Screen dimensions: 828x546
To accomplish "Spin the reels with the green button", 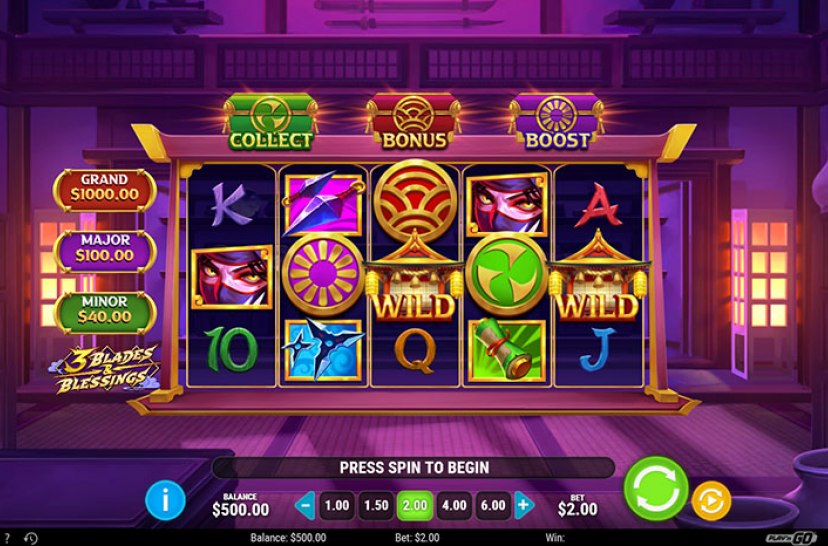I will point(655,489).
